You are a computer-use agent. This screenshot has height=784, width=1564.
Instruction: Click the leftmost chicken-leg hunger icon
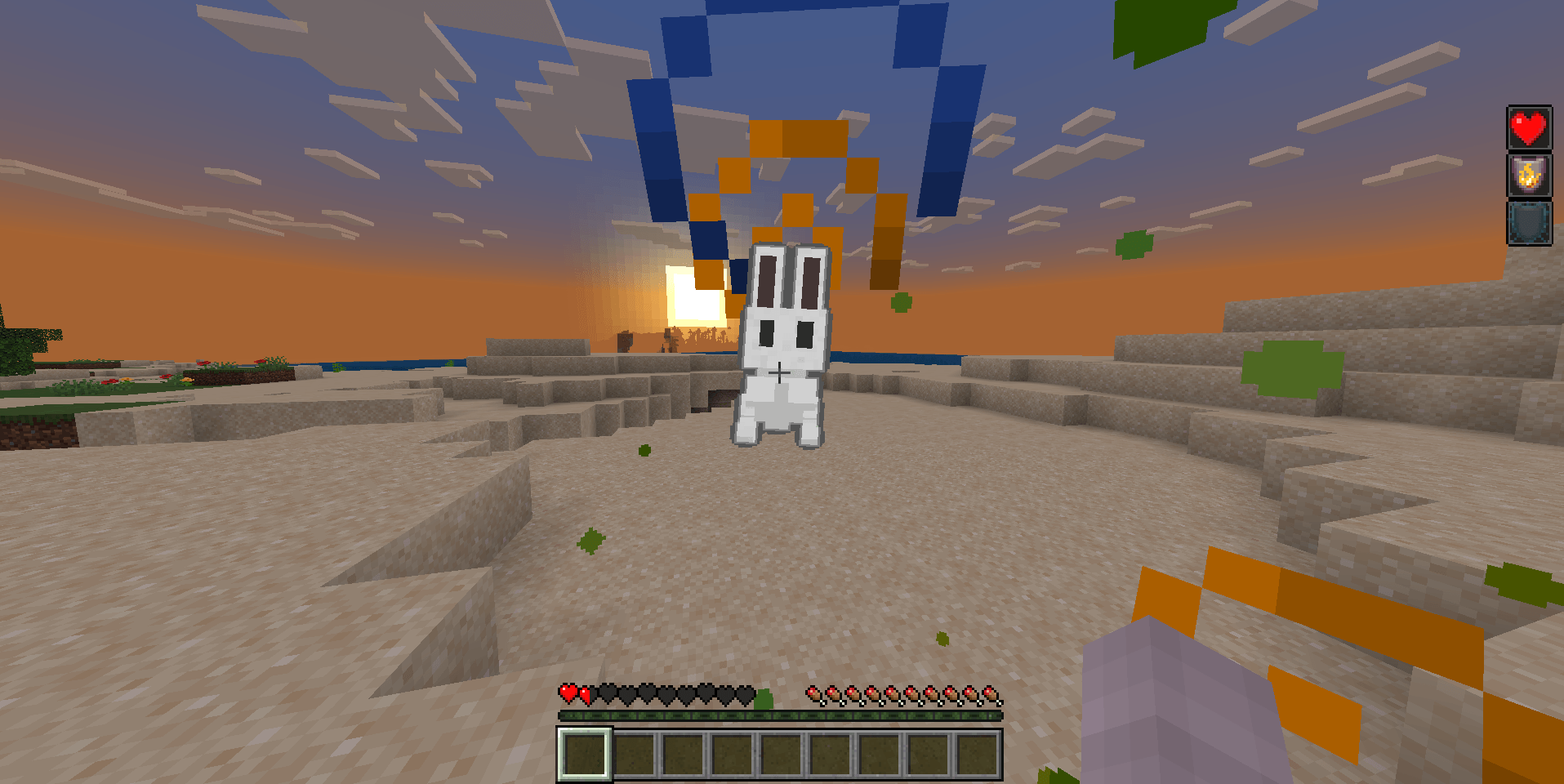(x=813, y=693)
